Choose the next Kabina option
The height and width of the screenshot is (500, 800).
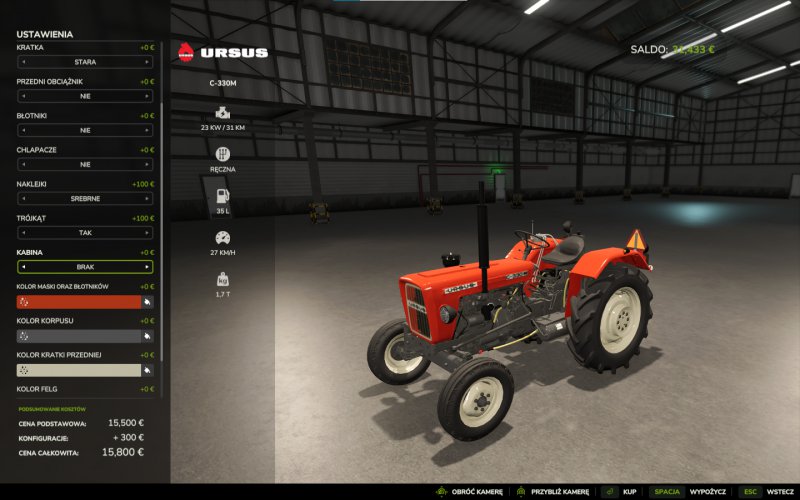[x=147, y=267]
